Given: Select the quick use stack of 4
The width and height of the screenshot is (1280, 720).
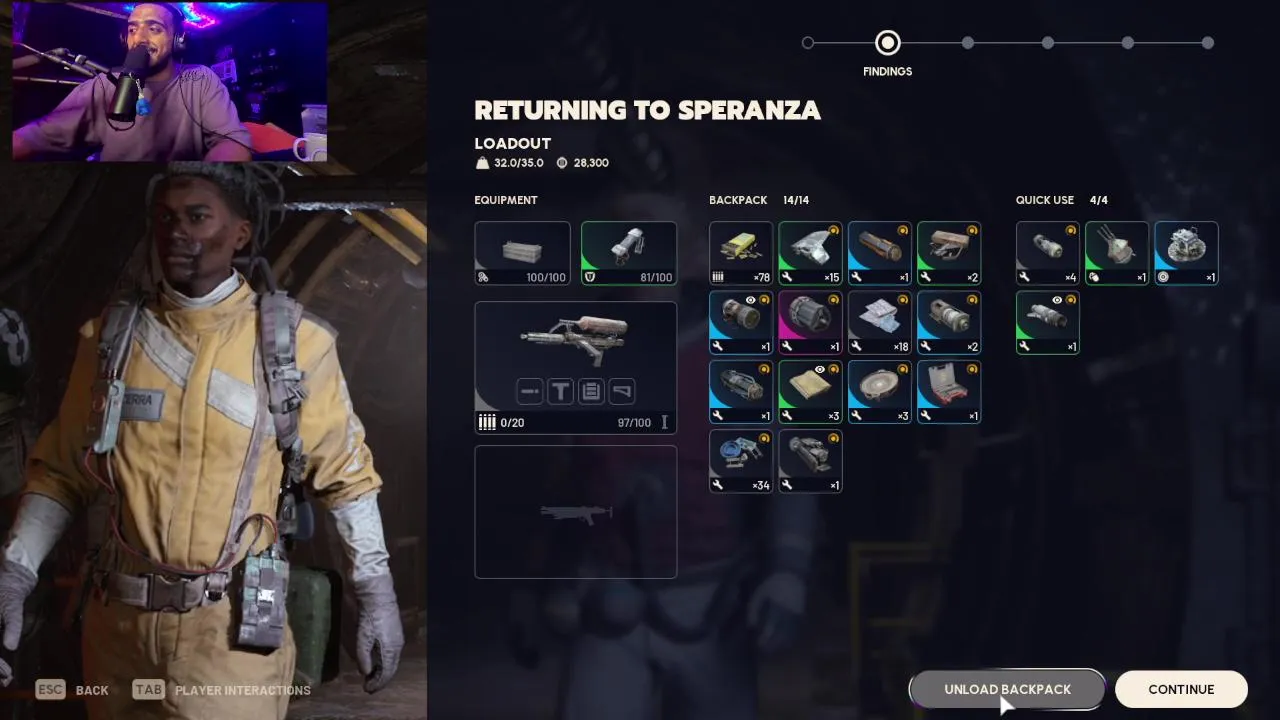Looking at the screenshot, I should (x=1047, y=253).
